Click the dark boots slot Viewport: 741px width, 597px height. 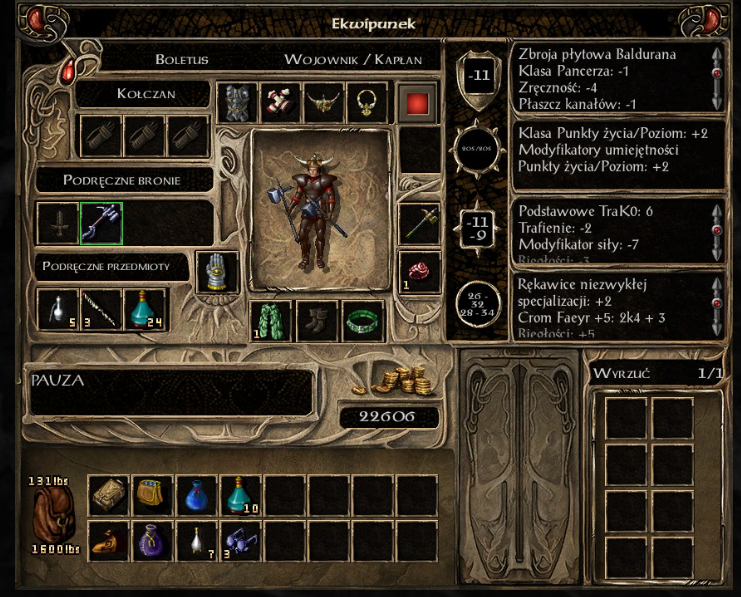[317, 320]
